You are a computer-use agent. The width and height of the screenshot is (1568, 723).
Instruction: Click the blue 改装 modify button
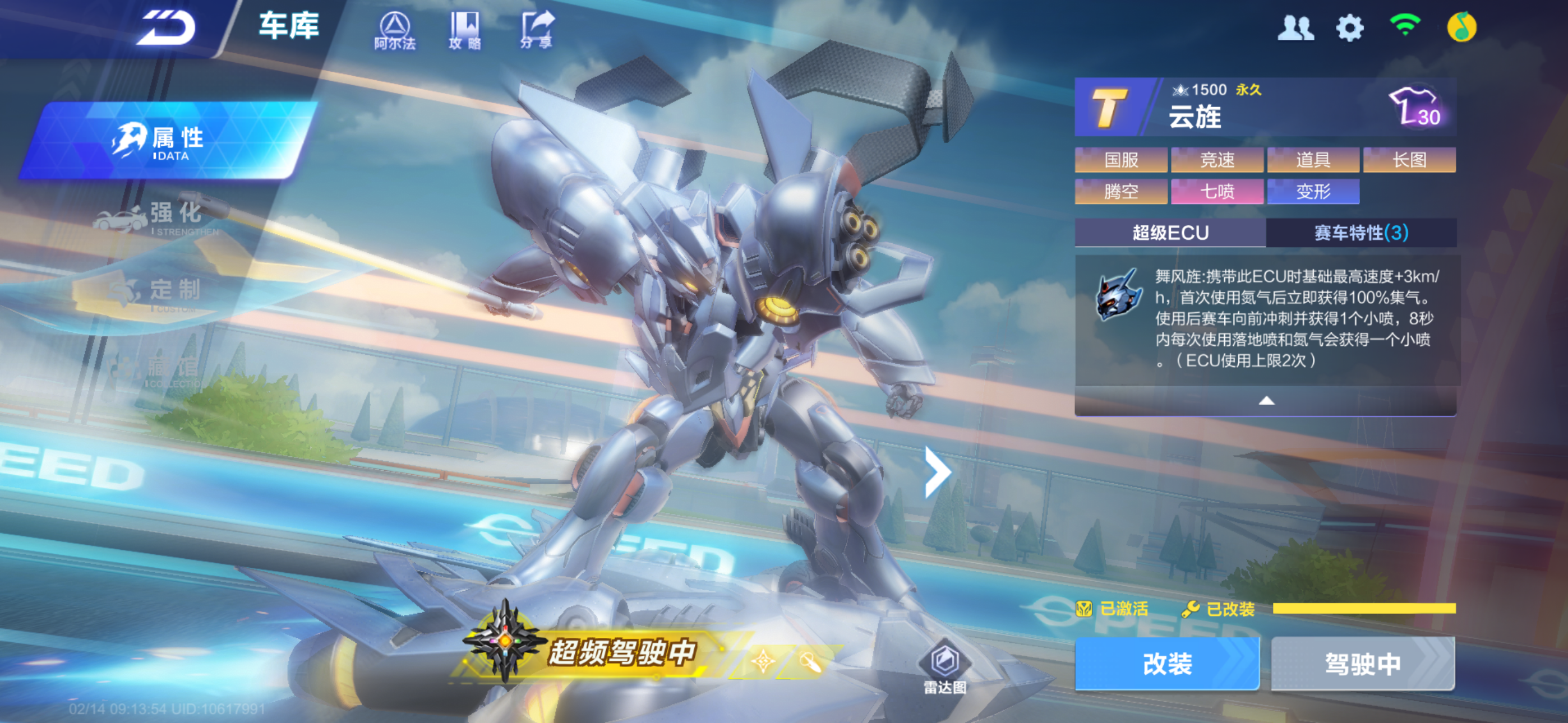(1167, 664)
